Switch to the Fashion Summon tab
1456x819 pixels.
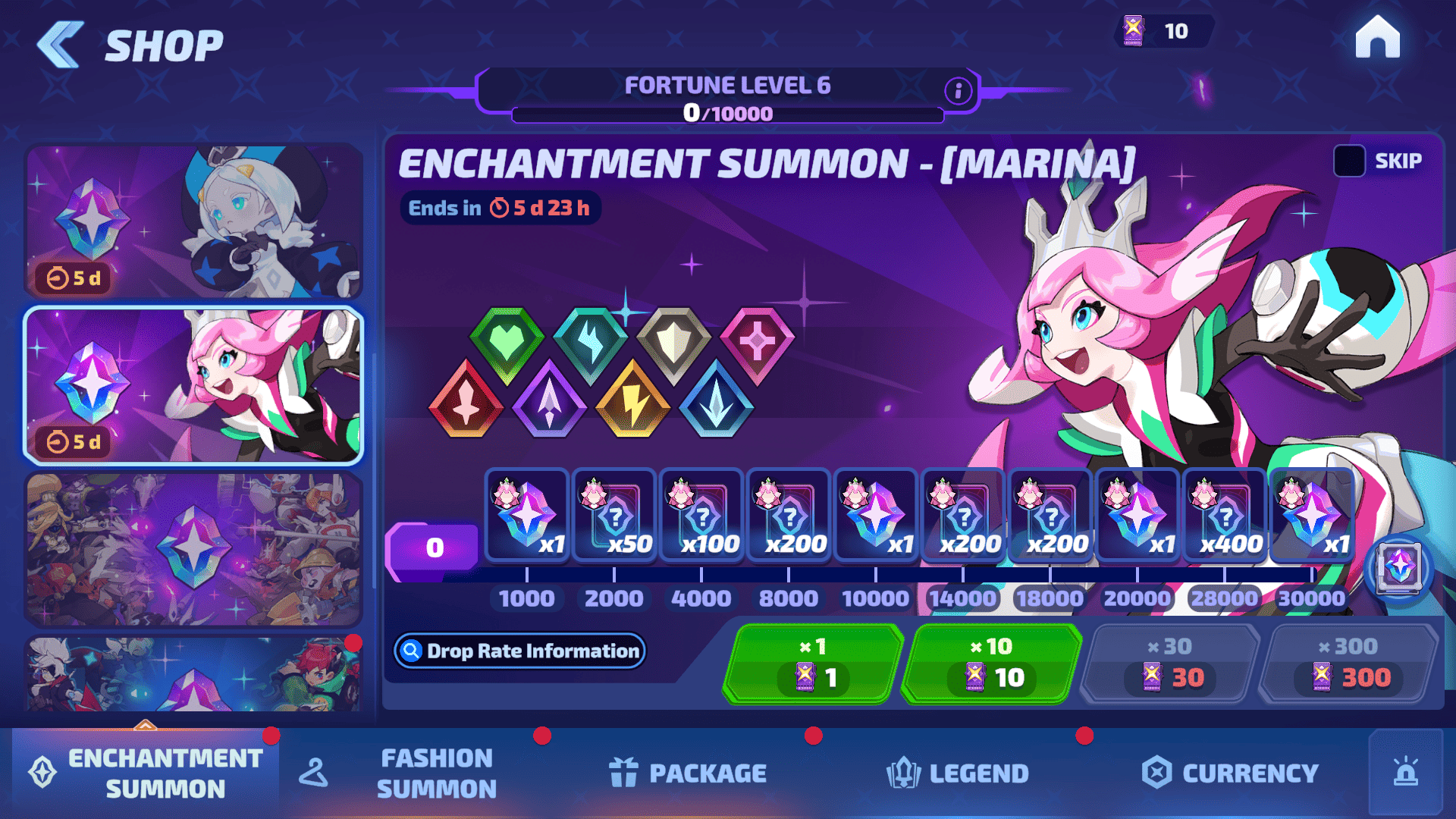(x=436, y=773)
